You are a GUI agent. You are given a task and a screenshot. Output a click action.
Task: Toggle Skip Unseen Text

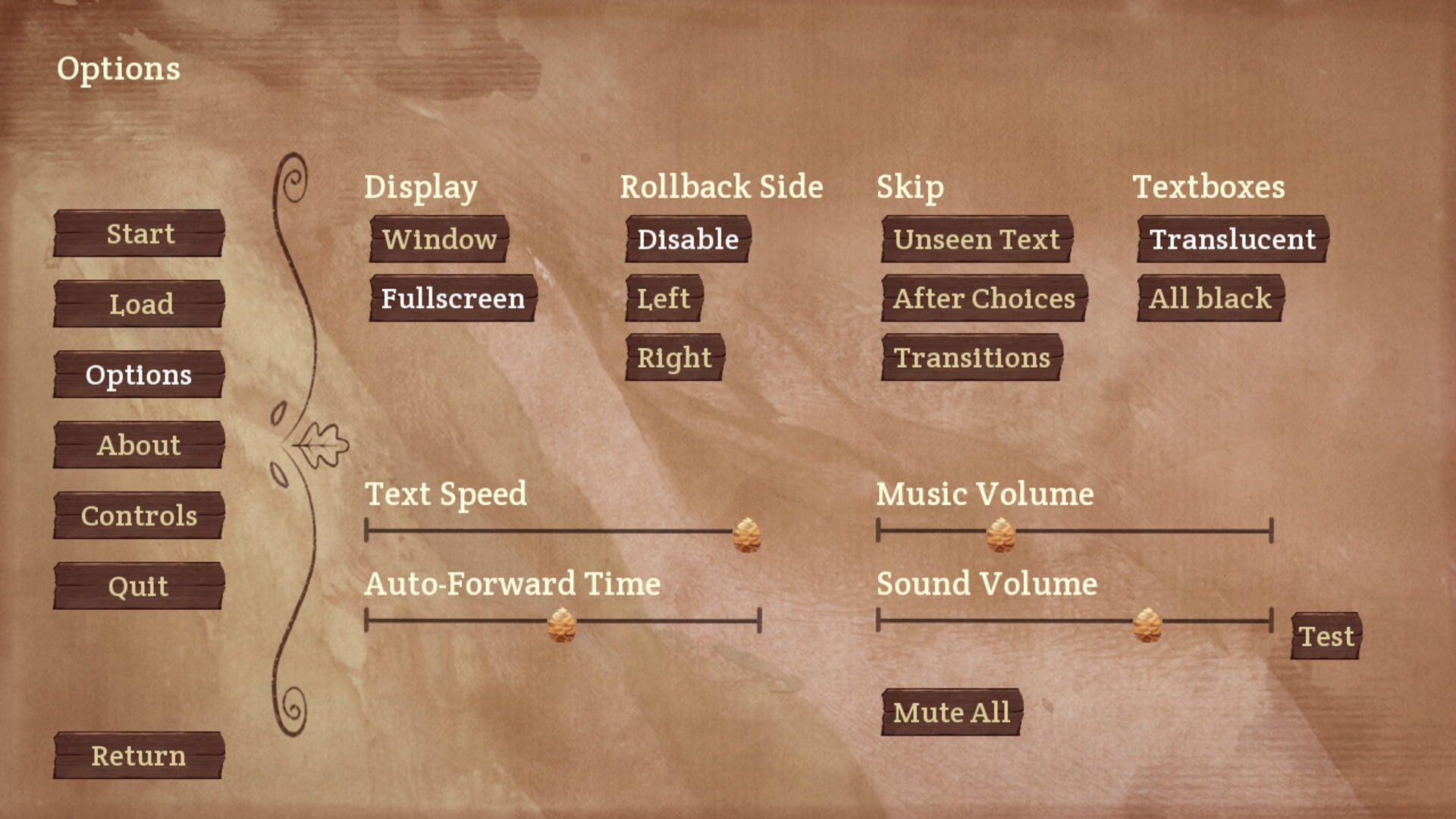coord(976,240)
